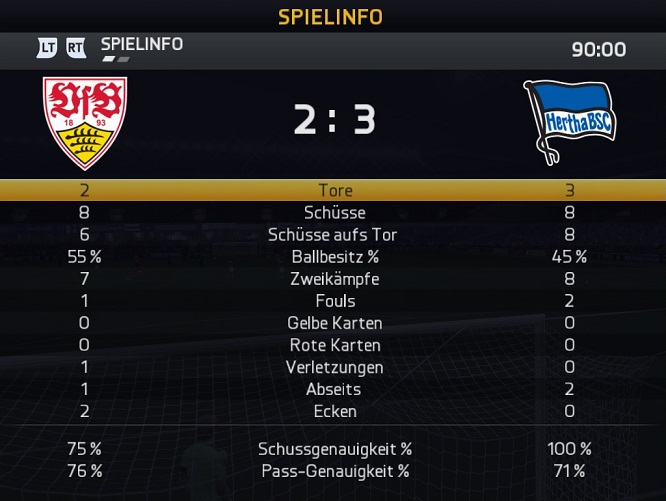The width and height of the screenshot is (666, 501).
Task: Select the VfB Stuttgart crest
Action: point(85,121)
